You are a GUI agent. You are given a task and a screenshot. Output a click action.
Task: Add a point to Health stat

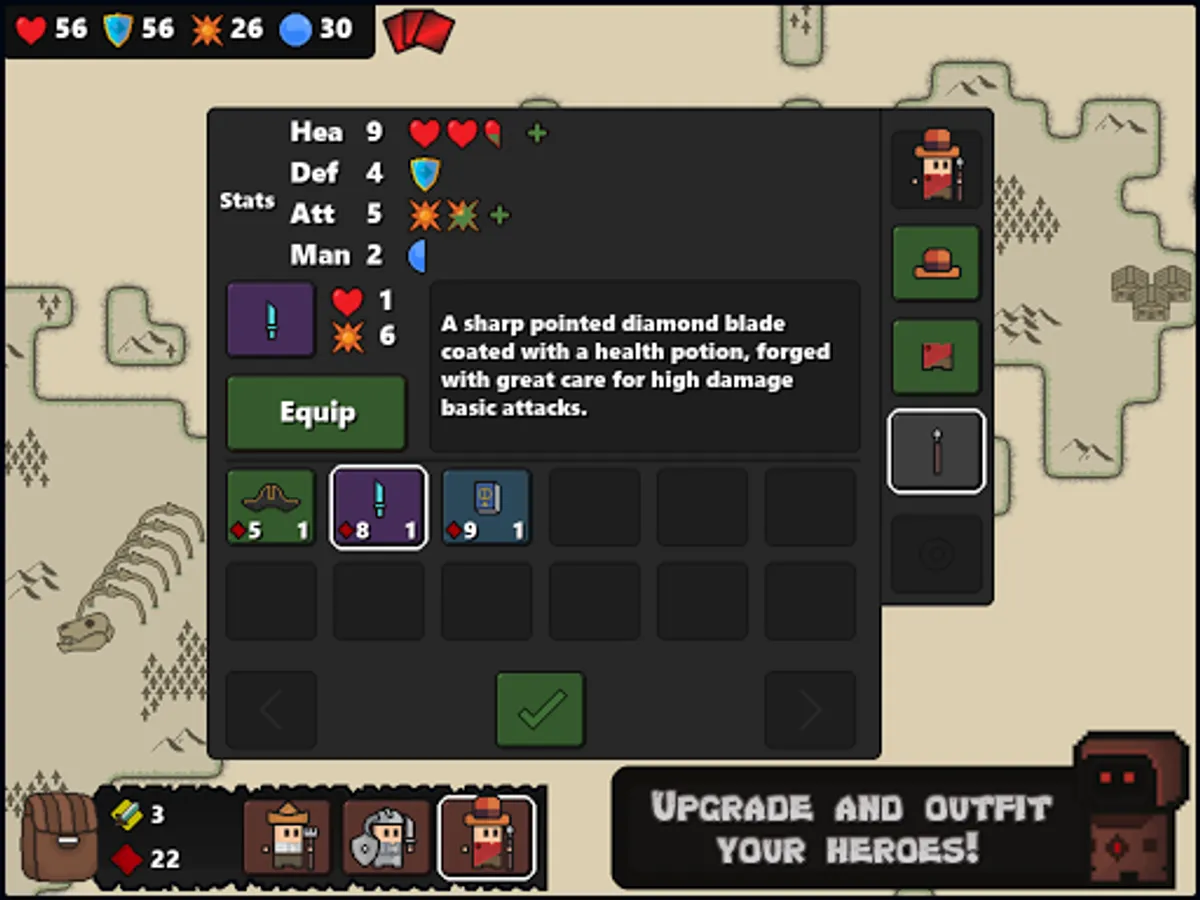(x=537, y=133)
